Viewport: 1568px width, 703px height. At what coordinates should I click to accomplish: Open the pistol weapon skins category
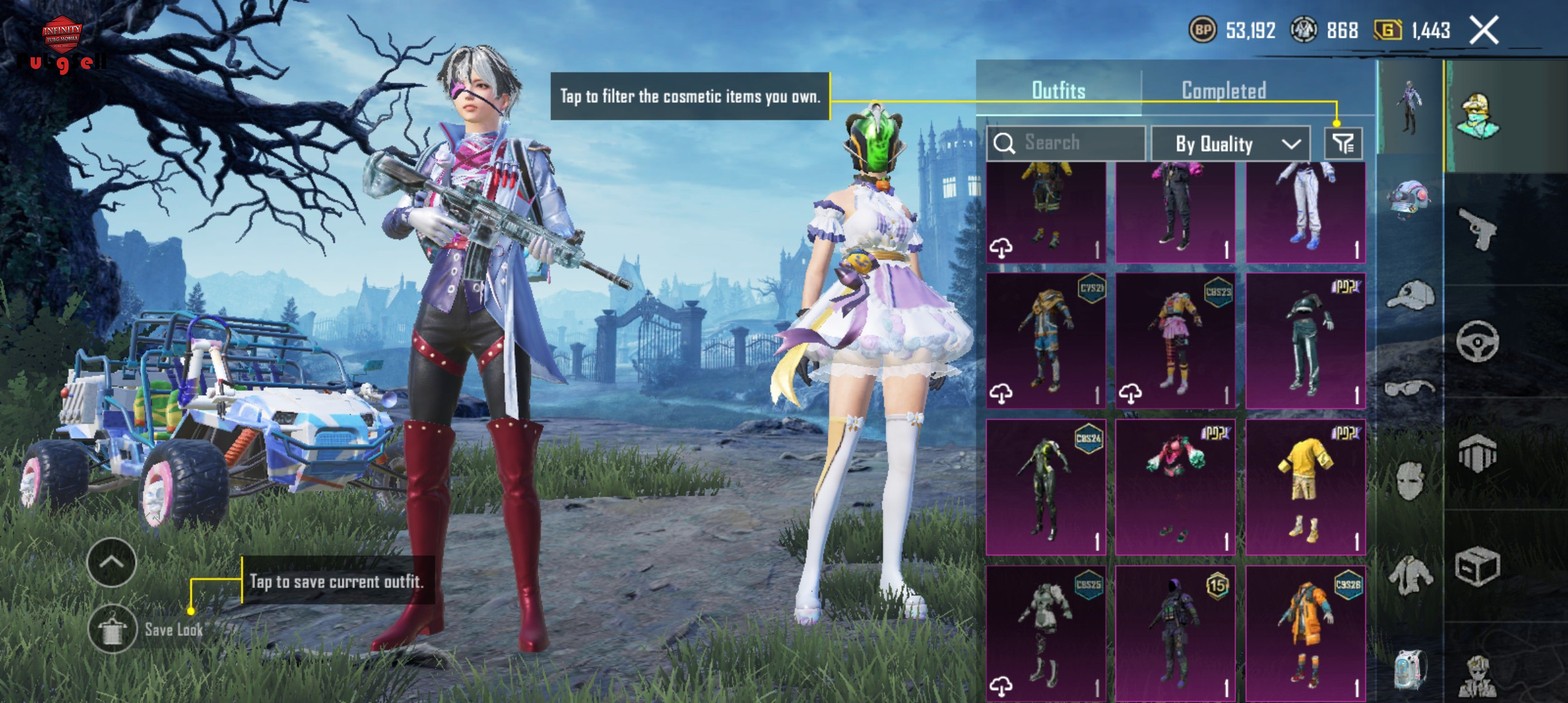point(1477,229)
